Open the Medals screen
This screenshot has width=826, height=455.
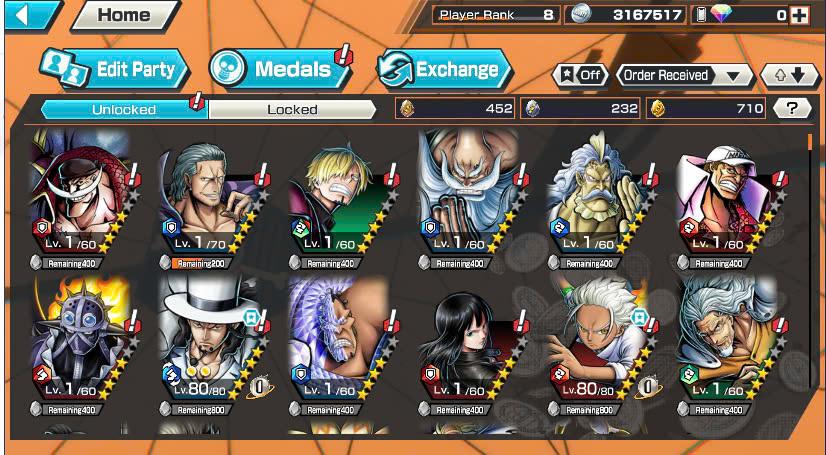(279, 69)
